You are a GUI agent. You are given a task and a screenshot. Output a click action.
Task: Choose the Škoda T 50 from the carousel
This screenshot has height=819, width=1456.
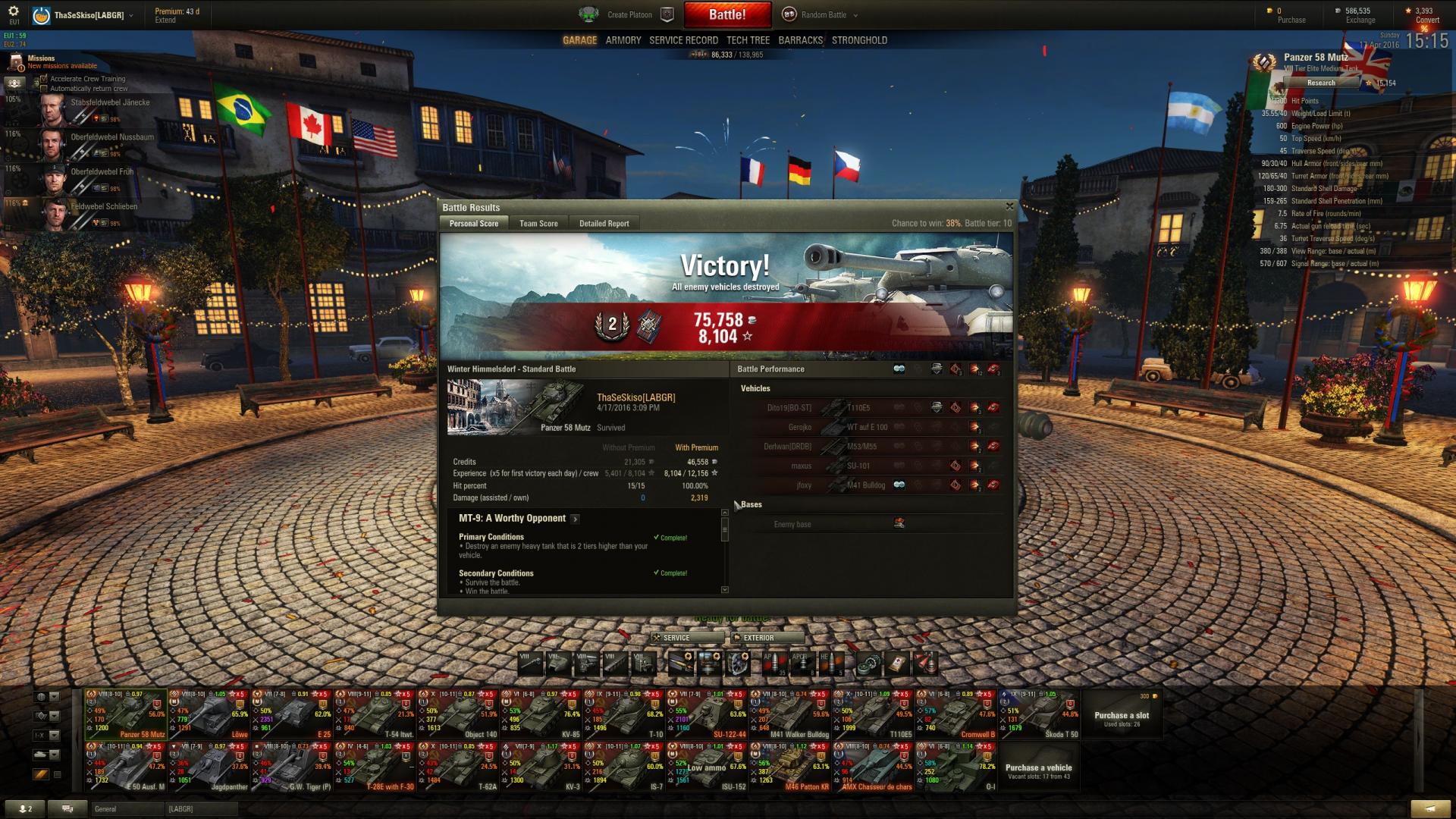point(1039,714)
